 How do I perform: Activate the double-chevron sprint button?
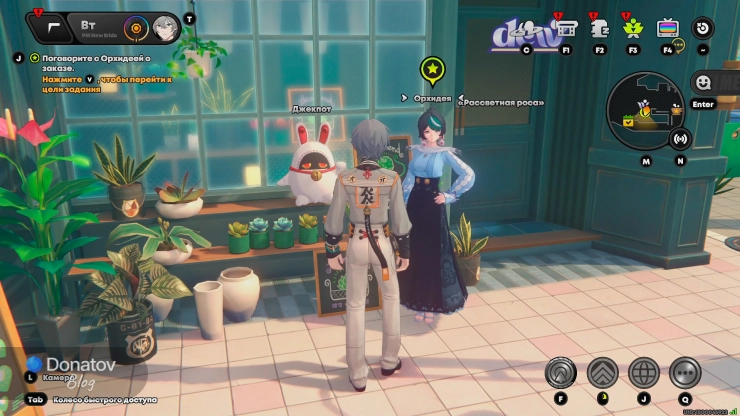(x=602, y=372)
